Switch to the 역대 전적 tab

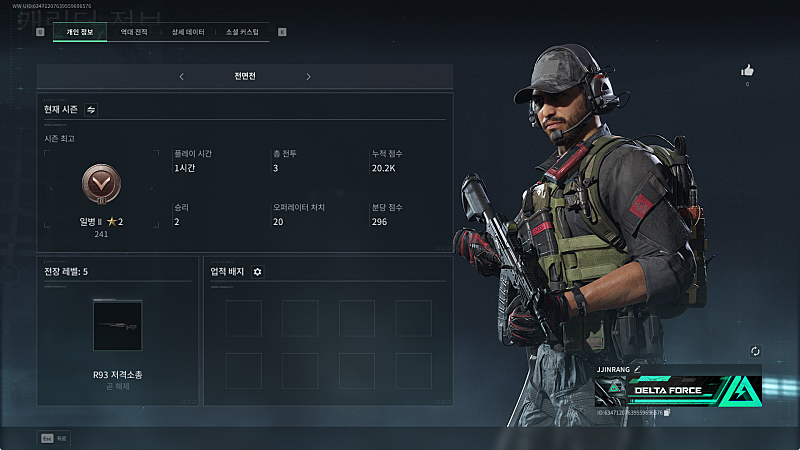click(134, 32)
